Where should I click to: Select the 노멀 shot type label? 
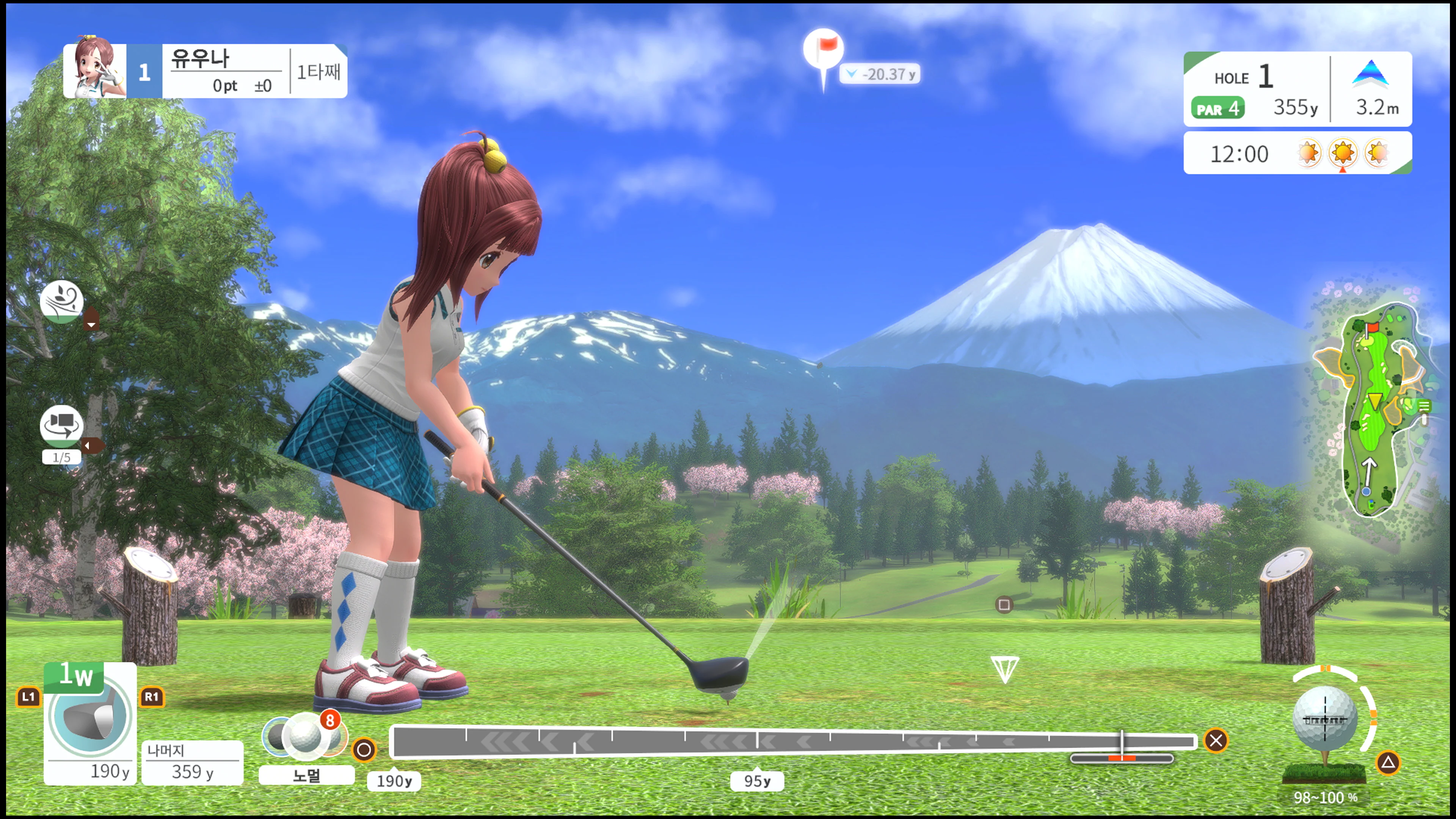pyautogui.click(x=306, y=775)
